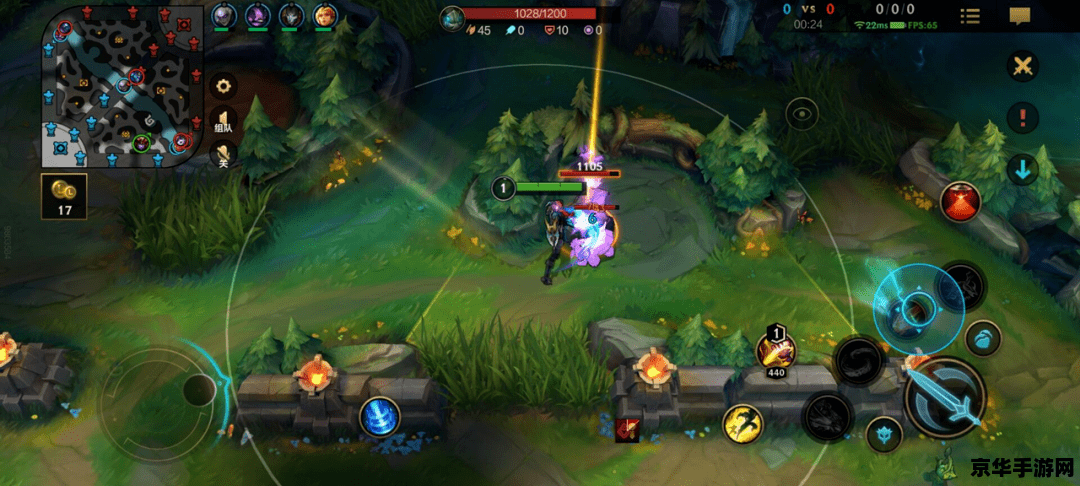Viewport: 1080px width, 486px height.
Task: Select the blonde teammate portrait
Action: pos(325,16)
